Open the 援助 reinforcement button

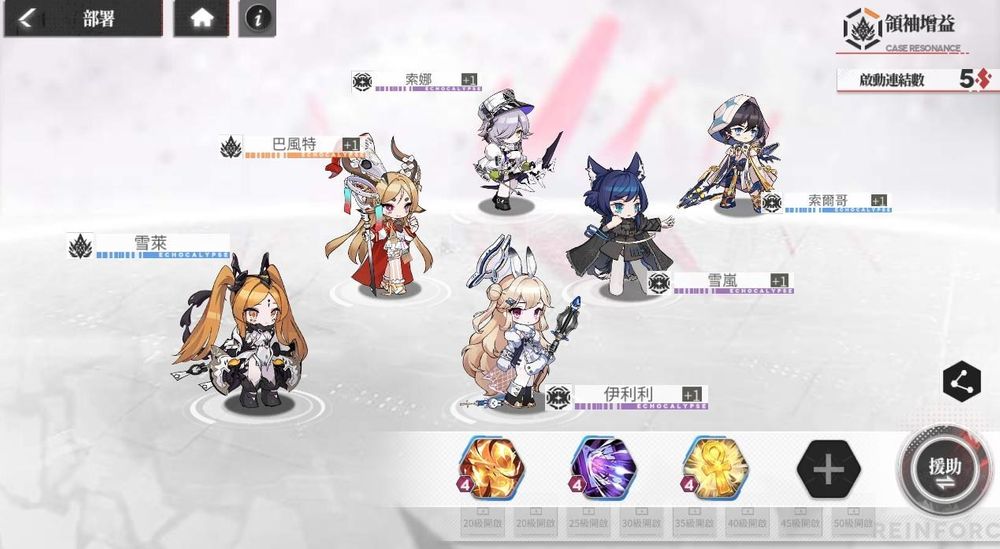[944, 468]
